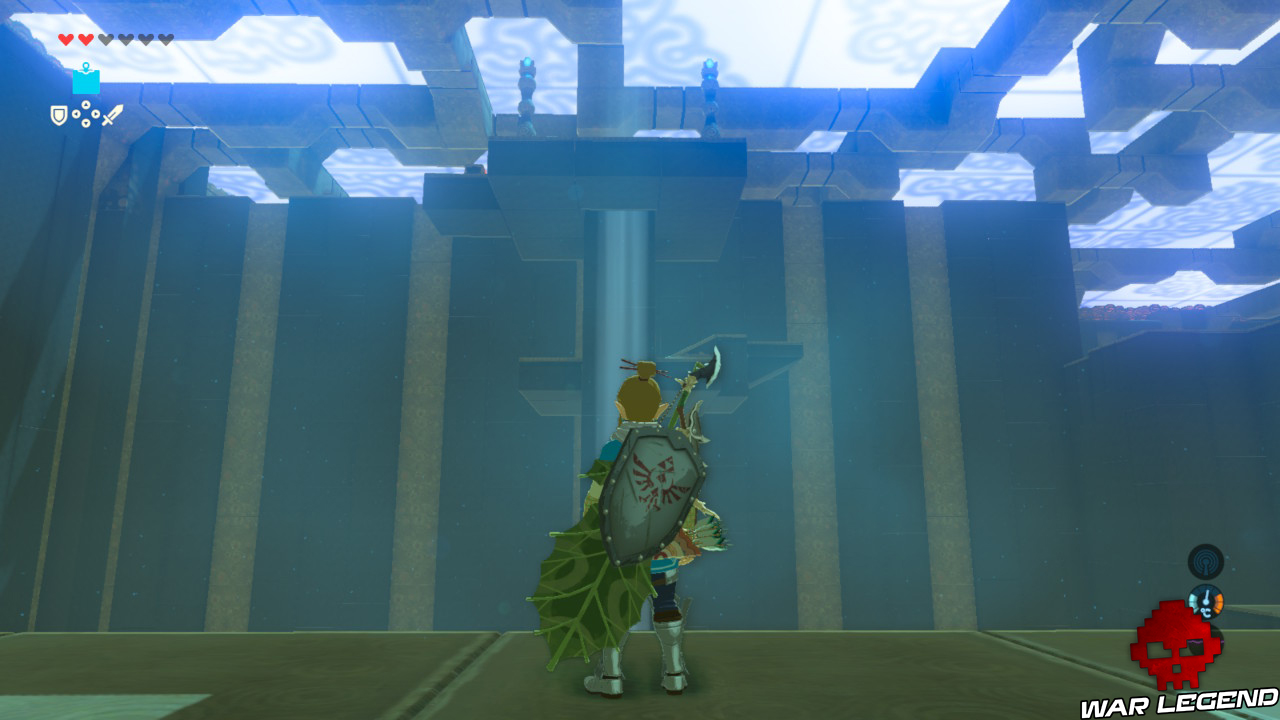Viewport: 1280px width, 720px height.
Task: Select the D-pad indicator between shield and sword
Action: click(86, 113)
